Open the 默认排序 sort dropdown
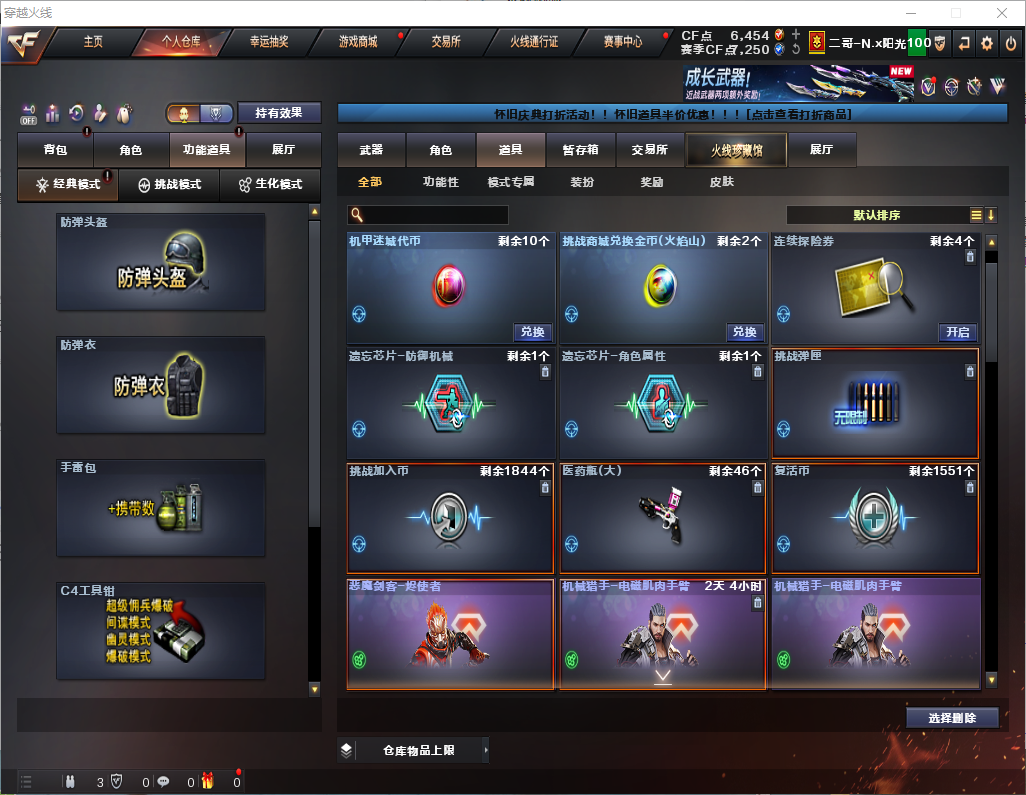 (880, 215)
